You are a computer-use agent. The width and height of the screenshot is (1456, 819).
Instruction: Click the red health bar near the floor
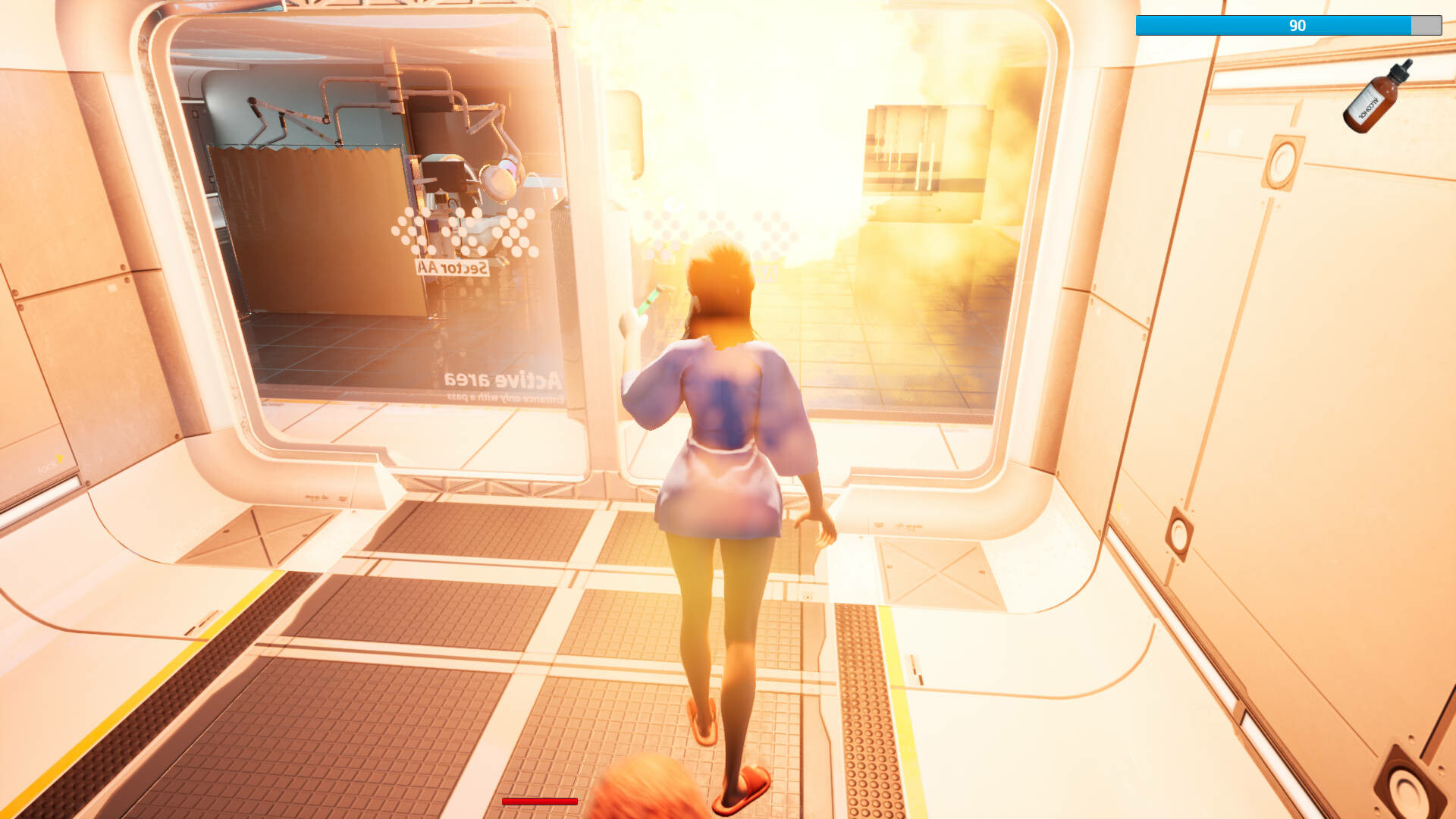pyautogui.click(x=540, y=799)
